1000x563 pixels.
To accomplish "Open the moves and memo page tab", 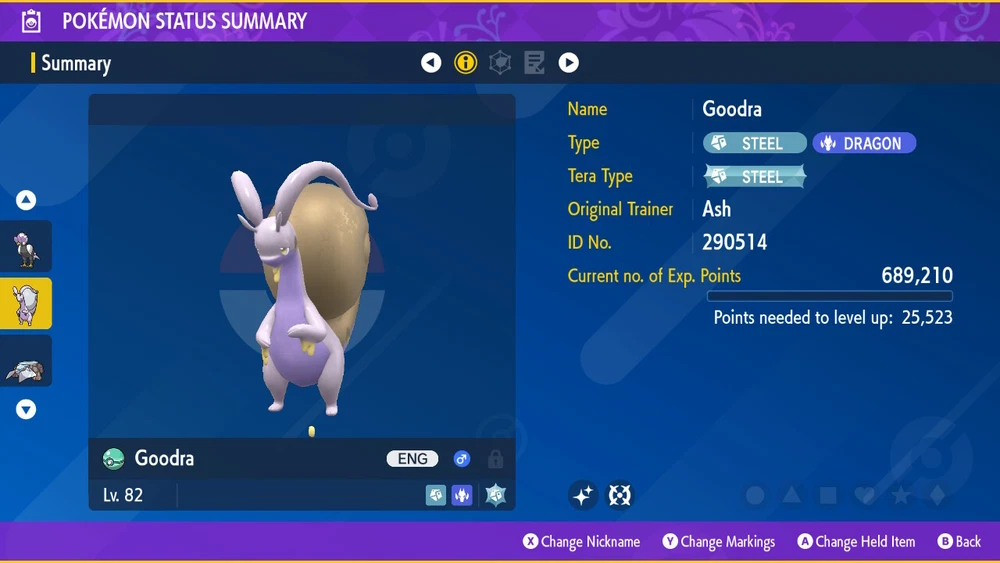I will coord(534,63).
